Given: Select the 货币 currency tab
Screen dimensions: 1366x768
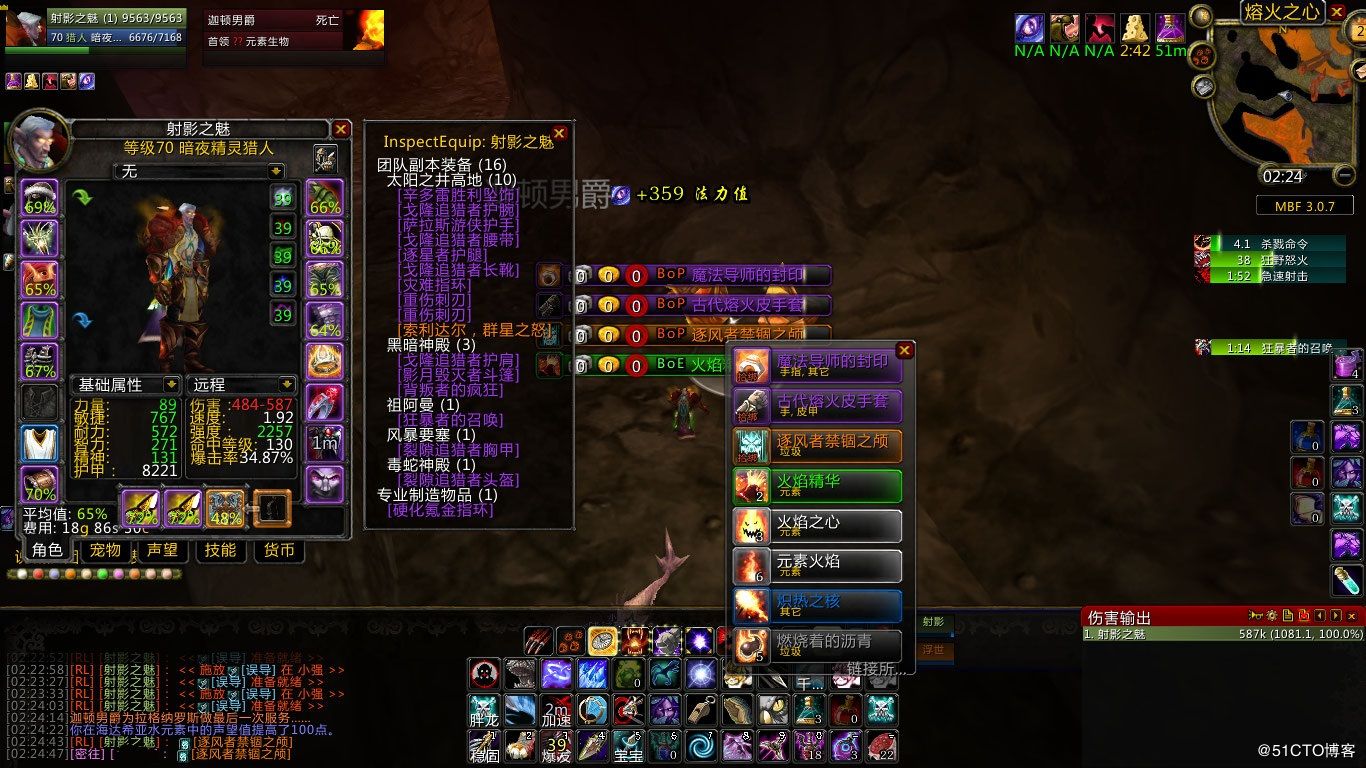Looking at the screenshot, I should coord(279,550).
